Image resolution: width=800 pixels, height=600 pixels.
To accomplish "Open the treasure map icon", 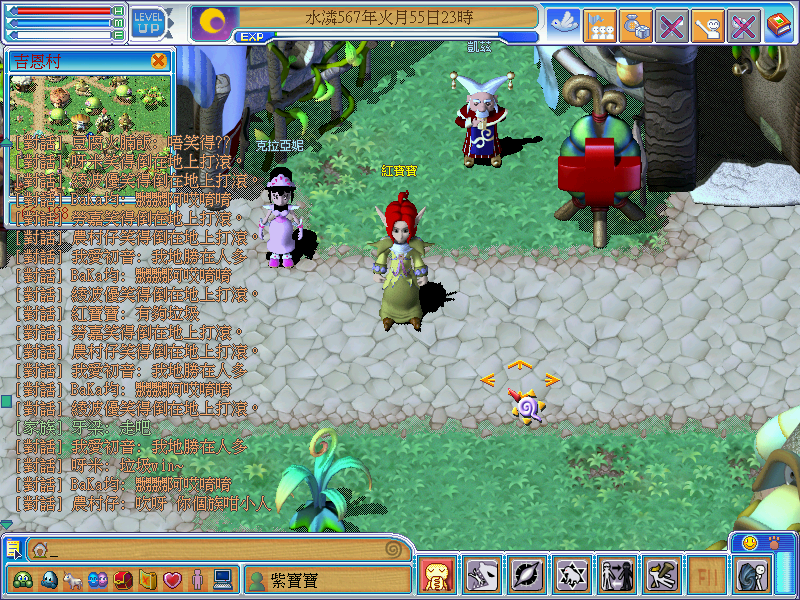I will pyautogui.click(x=148, y=579).
